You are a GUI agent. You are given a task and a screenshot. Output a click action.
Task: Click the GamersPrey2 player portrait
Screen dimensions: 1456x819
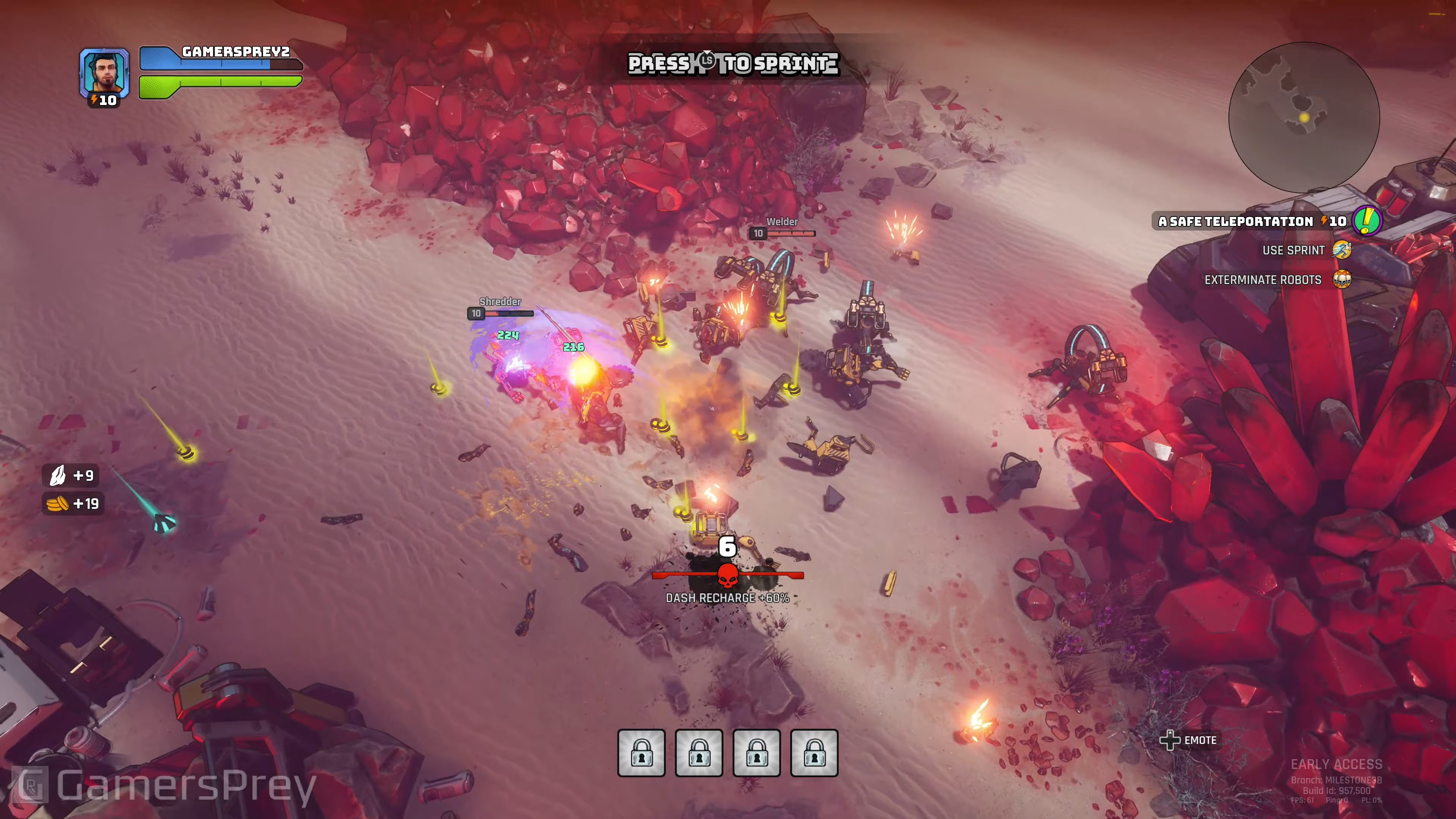pyautogui.click(x=105, y=72)
